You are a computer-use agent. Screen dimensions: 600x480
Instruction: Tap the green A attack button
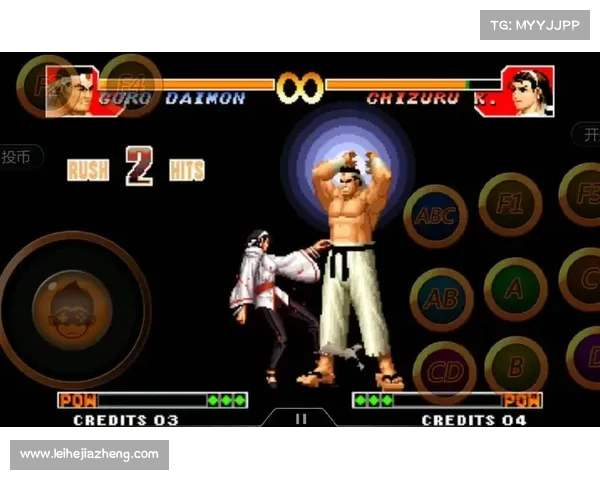coord(514,289)
